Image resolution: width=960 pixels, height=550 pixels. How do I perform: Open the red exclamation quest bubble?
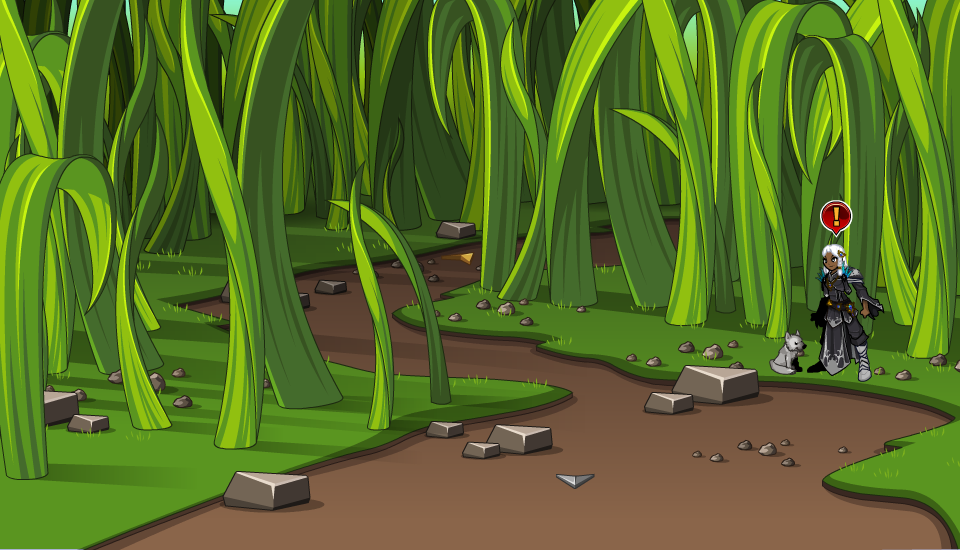pyautogui.click(x=835, y=216)
